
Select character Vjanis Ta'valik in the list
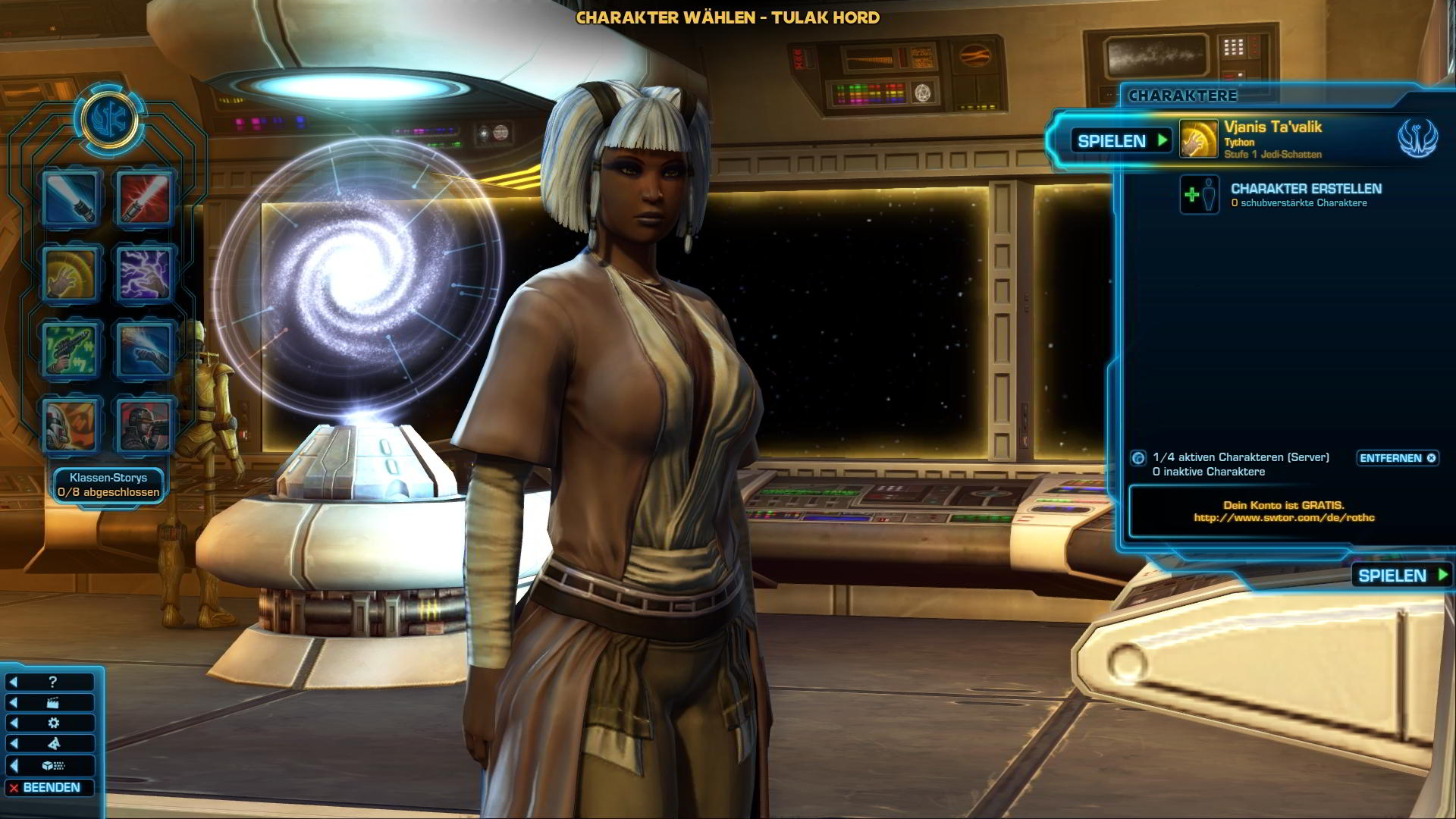pos(1274,140)
